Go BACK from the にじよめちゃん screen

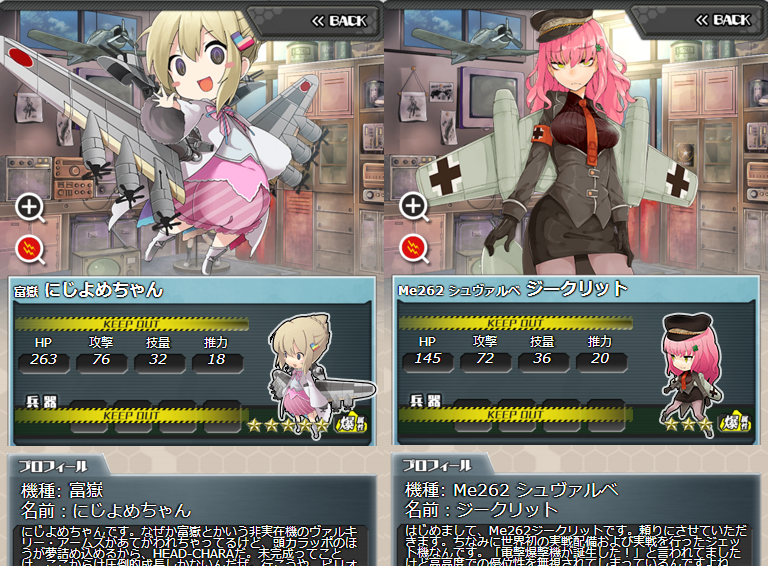338,20
